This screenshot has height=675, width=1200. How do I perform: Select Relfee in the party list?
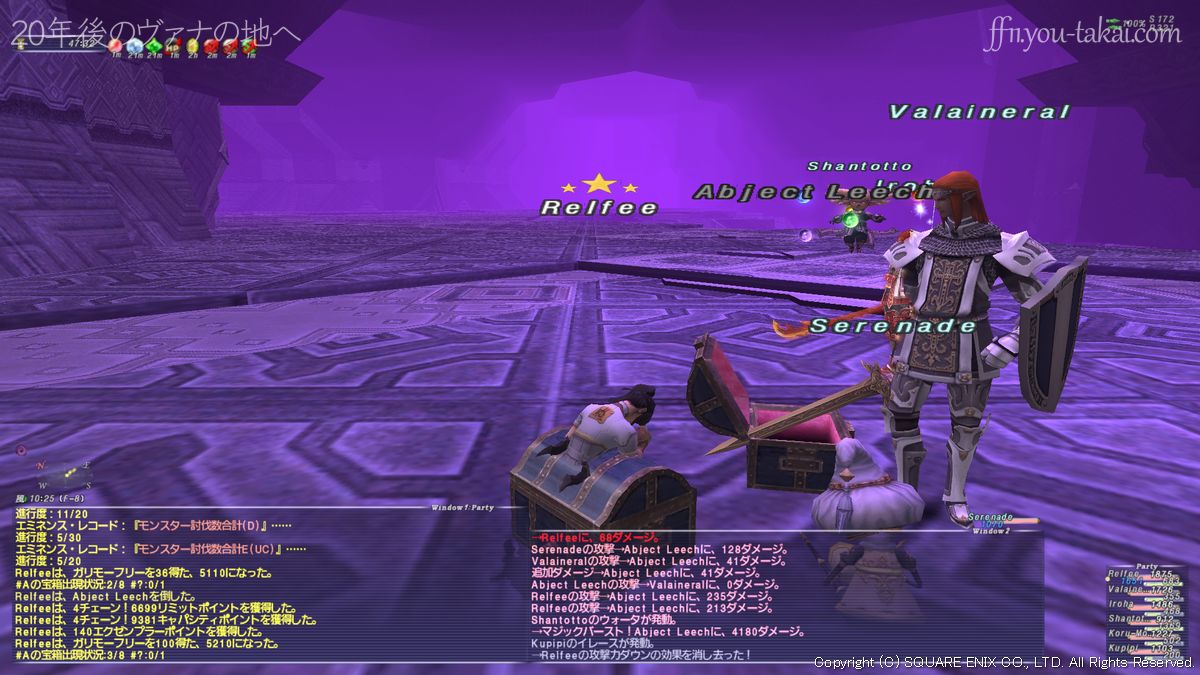point(1125,574)
